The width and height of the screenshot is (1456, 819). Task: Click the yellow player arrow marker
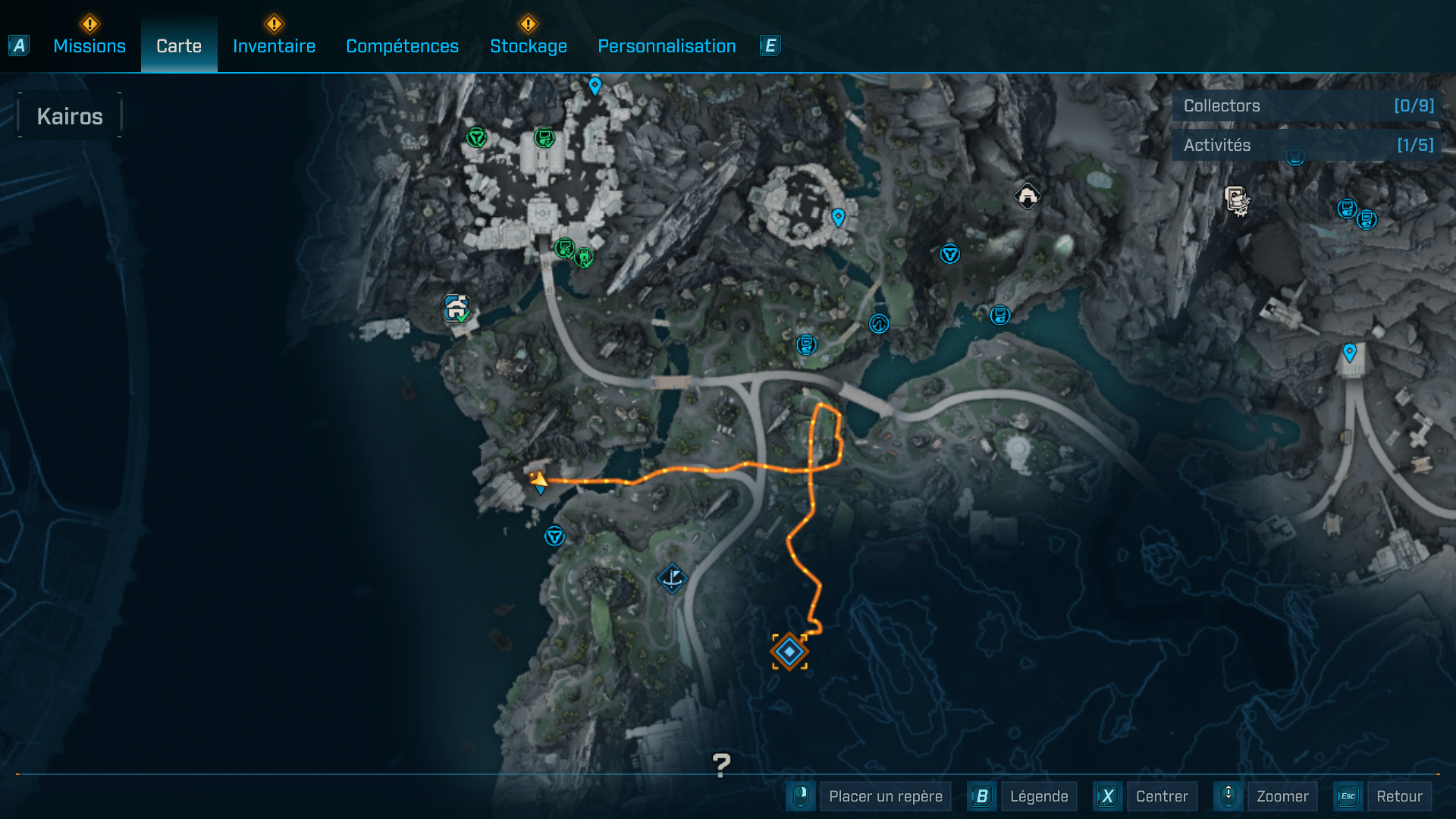538,479
